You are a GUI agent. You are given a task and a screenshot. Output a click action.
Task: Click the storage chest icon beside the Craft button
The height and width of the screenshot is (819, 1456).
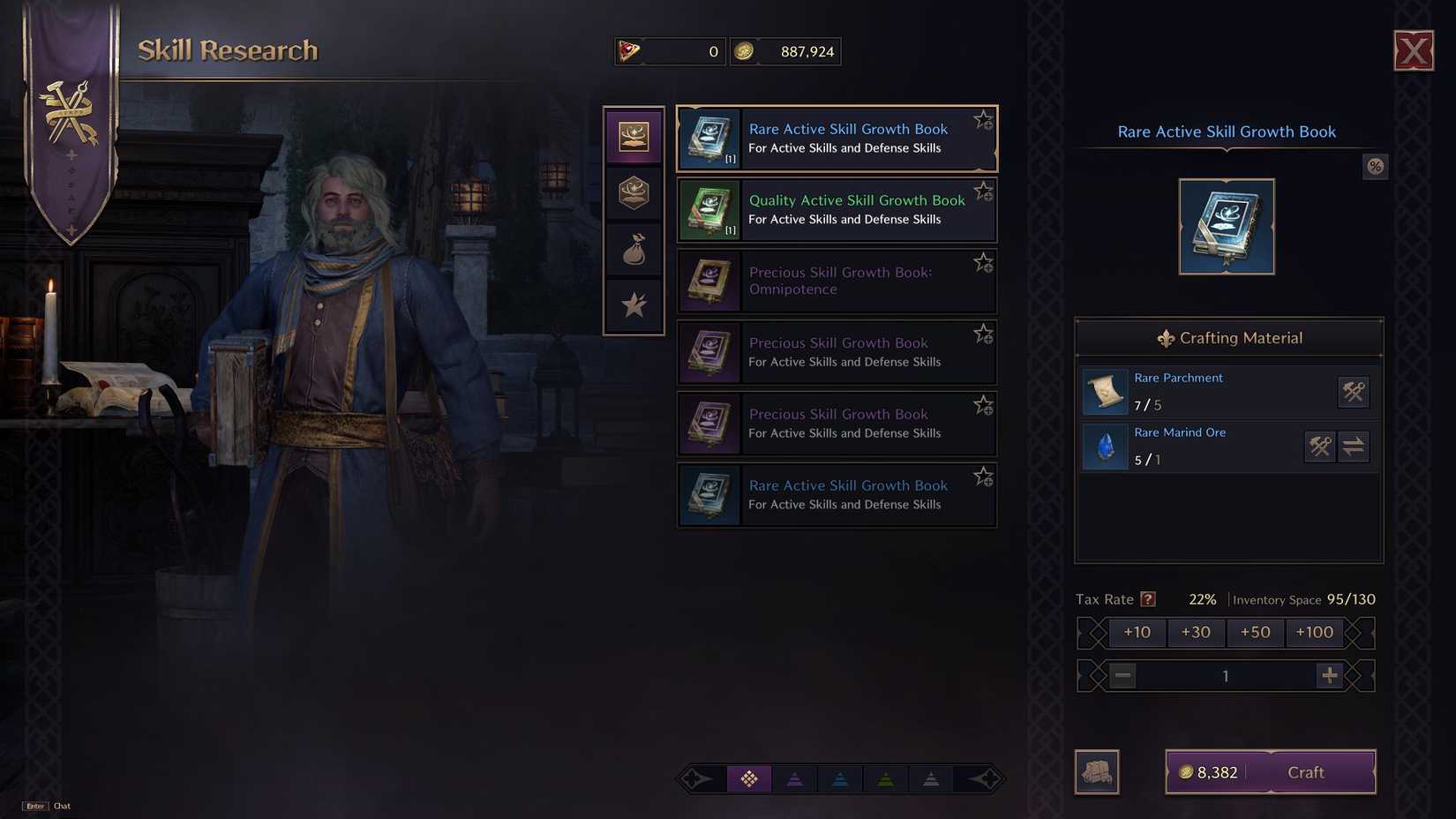point(1097,771)
